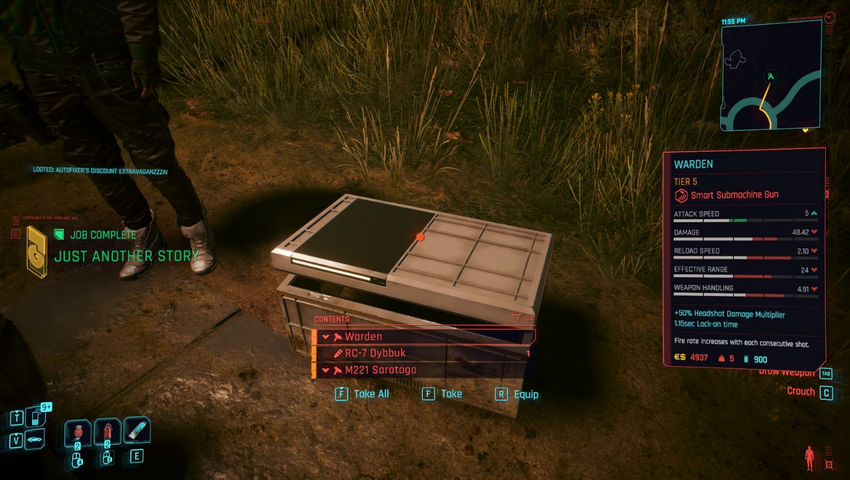Take the highlighted loot item
The width and height of the screenshot is (850, 480).
(x=443, y=394)
